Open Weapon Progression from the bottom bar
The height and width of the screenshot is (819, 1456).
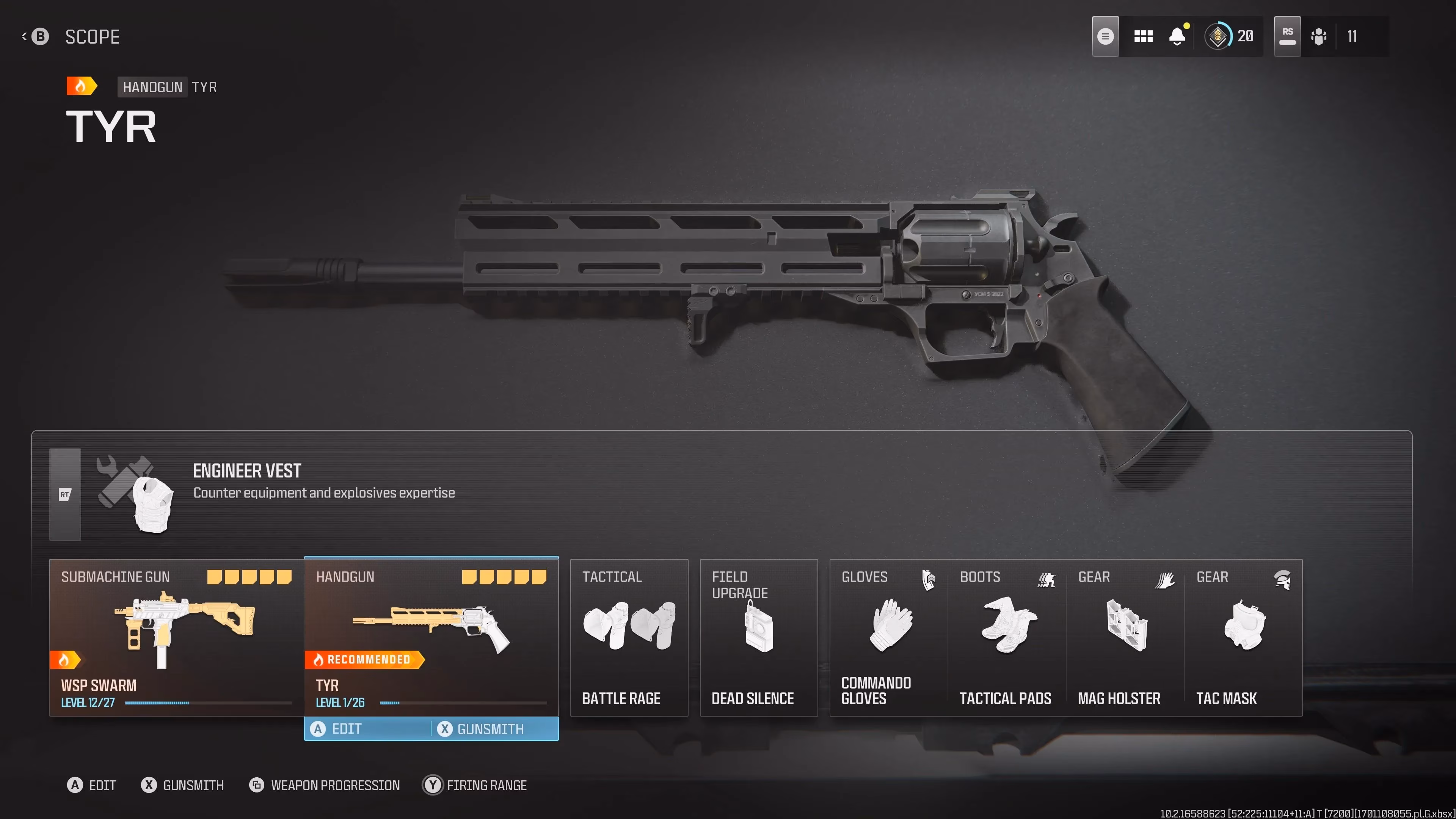tap(325, 785)
